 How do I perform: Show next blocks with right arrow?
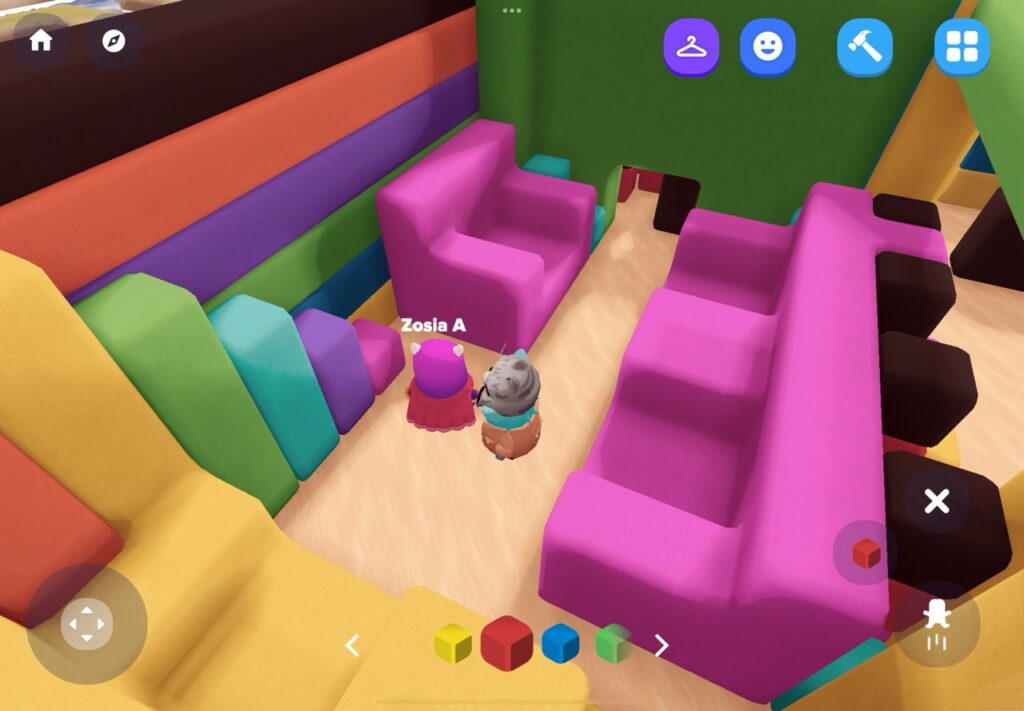[x=661, y=645]
